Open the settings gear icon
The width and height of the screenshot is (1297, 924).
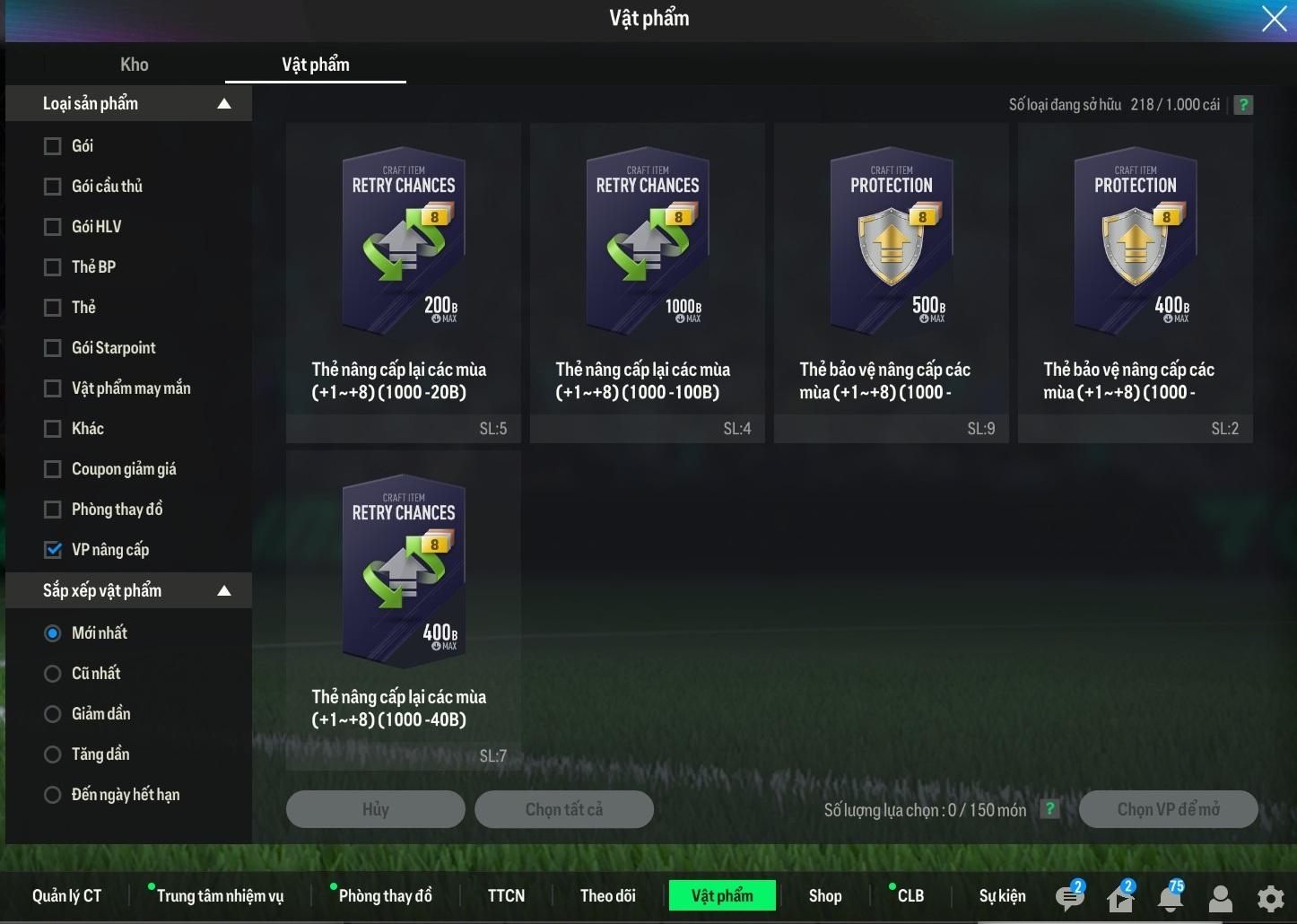coord(1270,898)
